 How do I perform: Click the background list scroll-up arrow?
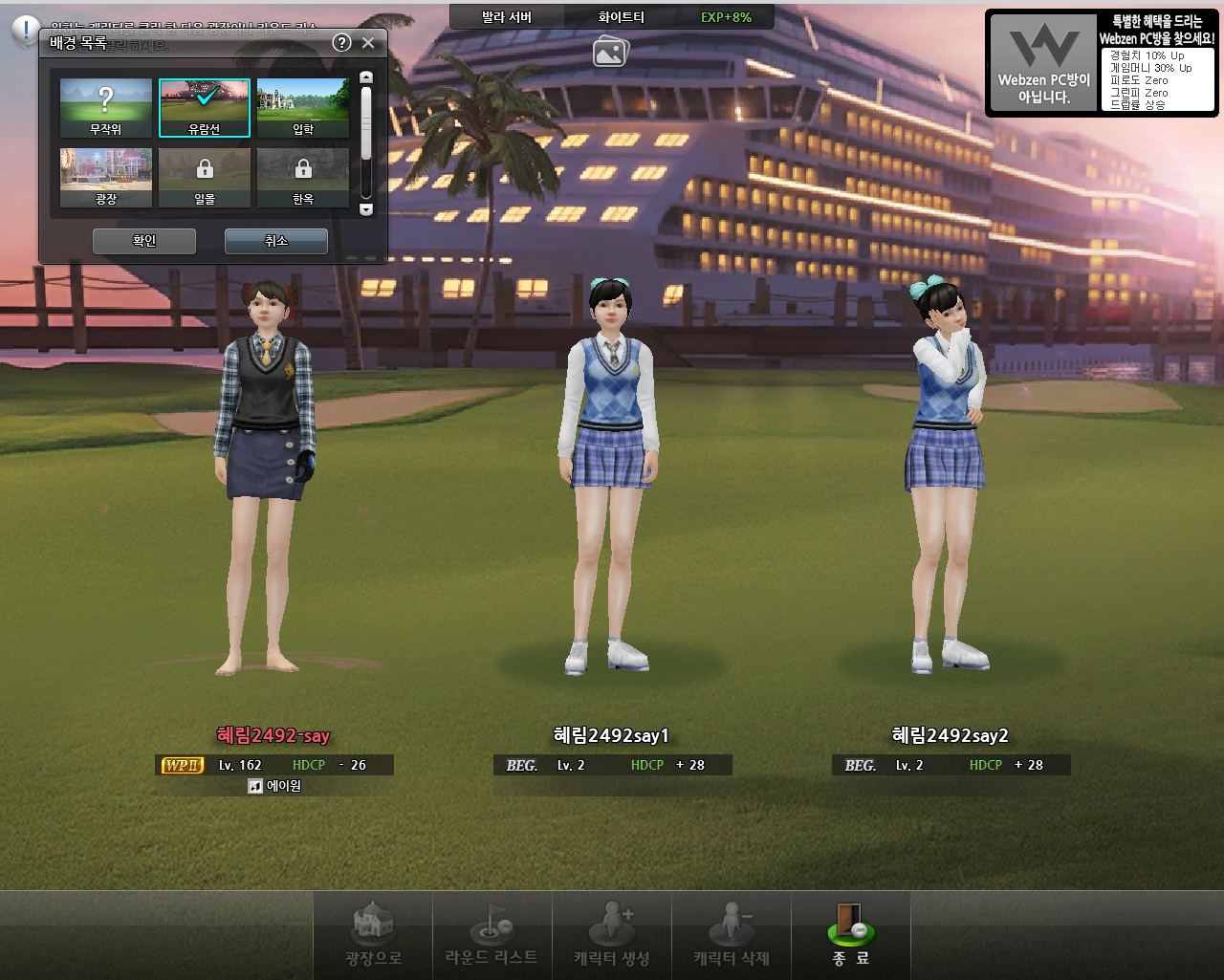click(x=365, y=77)
